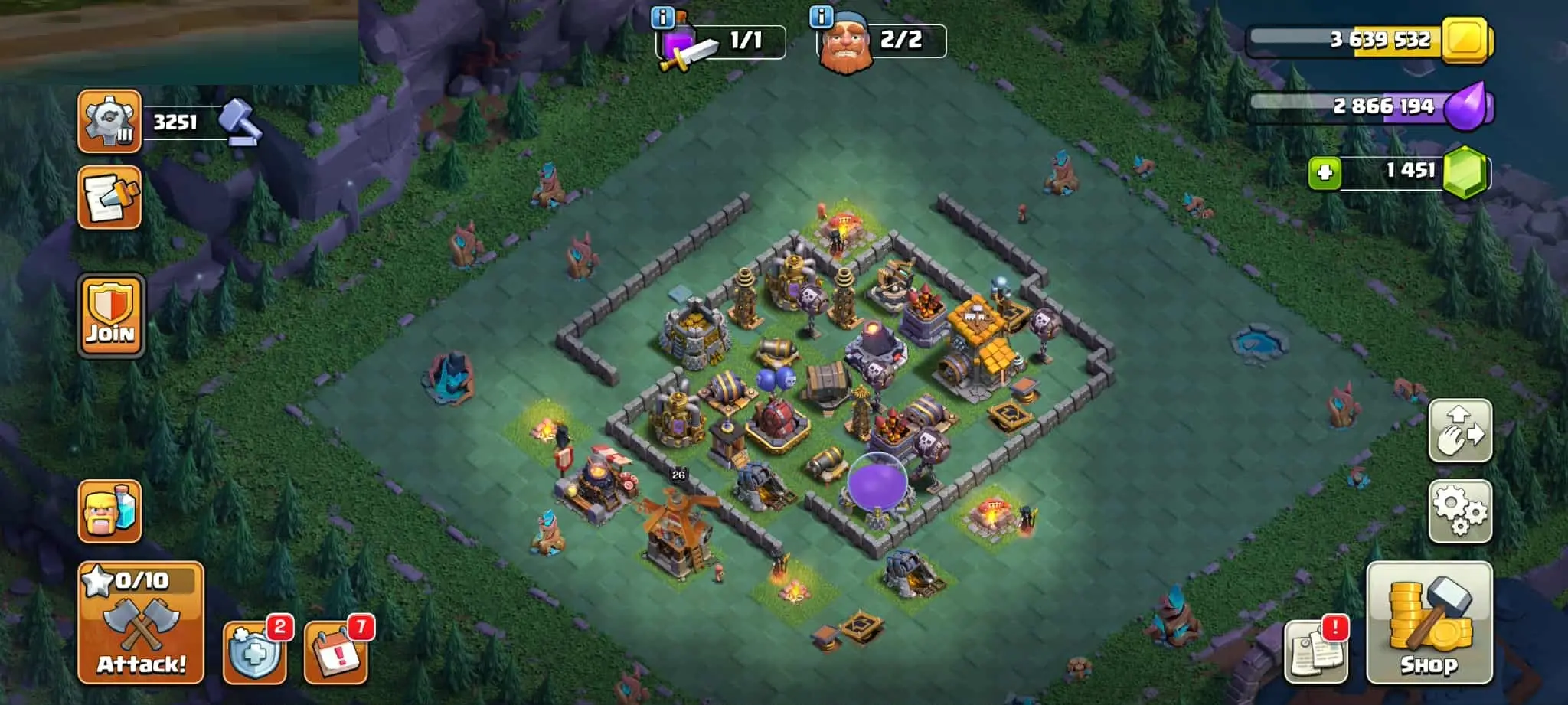Join a clan via the Join shield
This screenshot has width=1568, height=705.
pos(110,315)
